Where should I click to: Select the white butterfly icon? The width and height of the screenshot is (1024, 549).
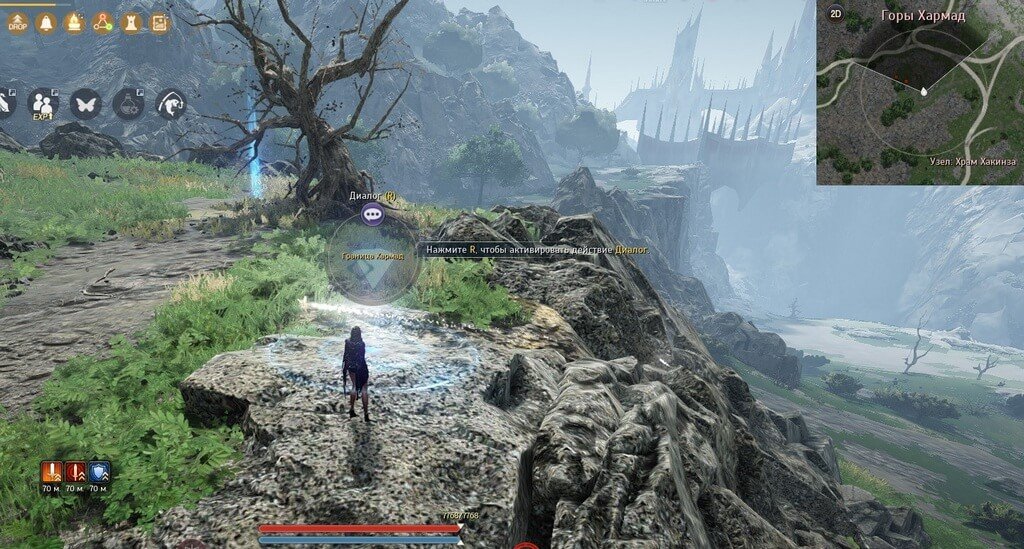click(85, 103)
